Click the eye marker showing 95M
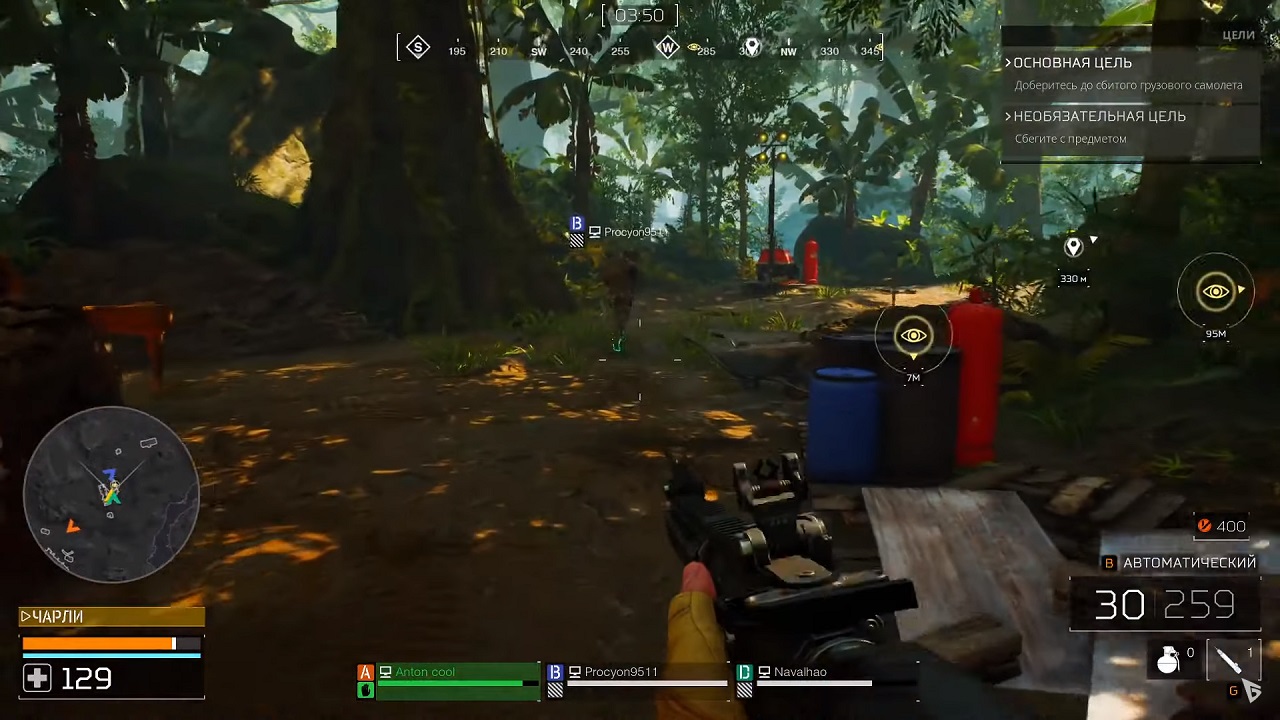 point(1215,292)
